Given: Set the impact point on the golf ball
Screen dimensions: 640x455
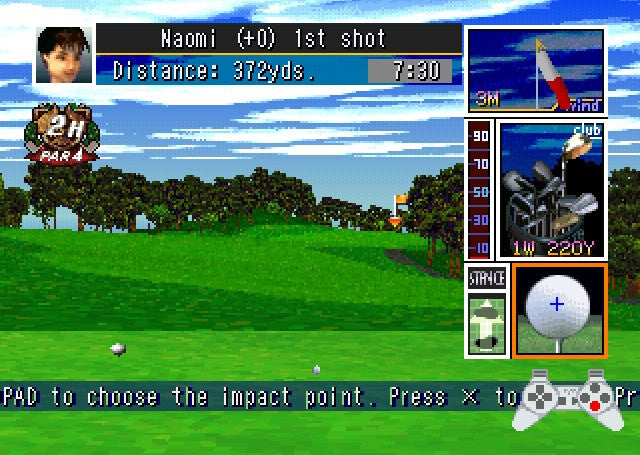Looking at the screenshot, I should (558, 304).
